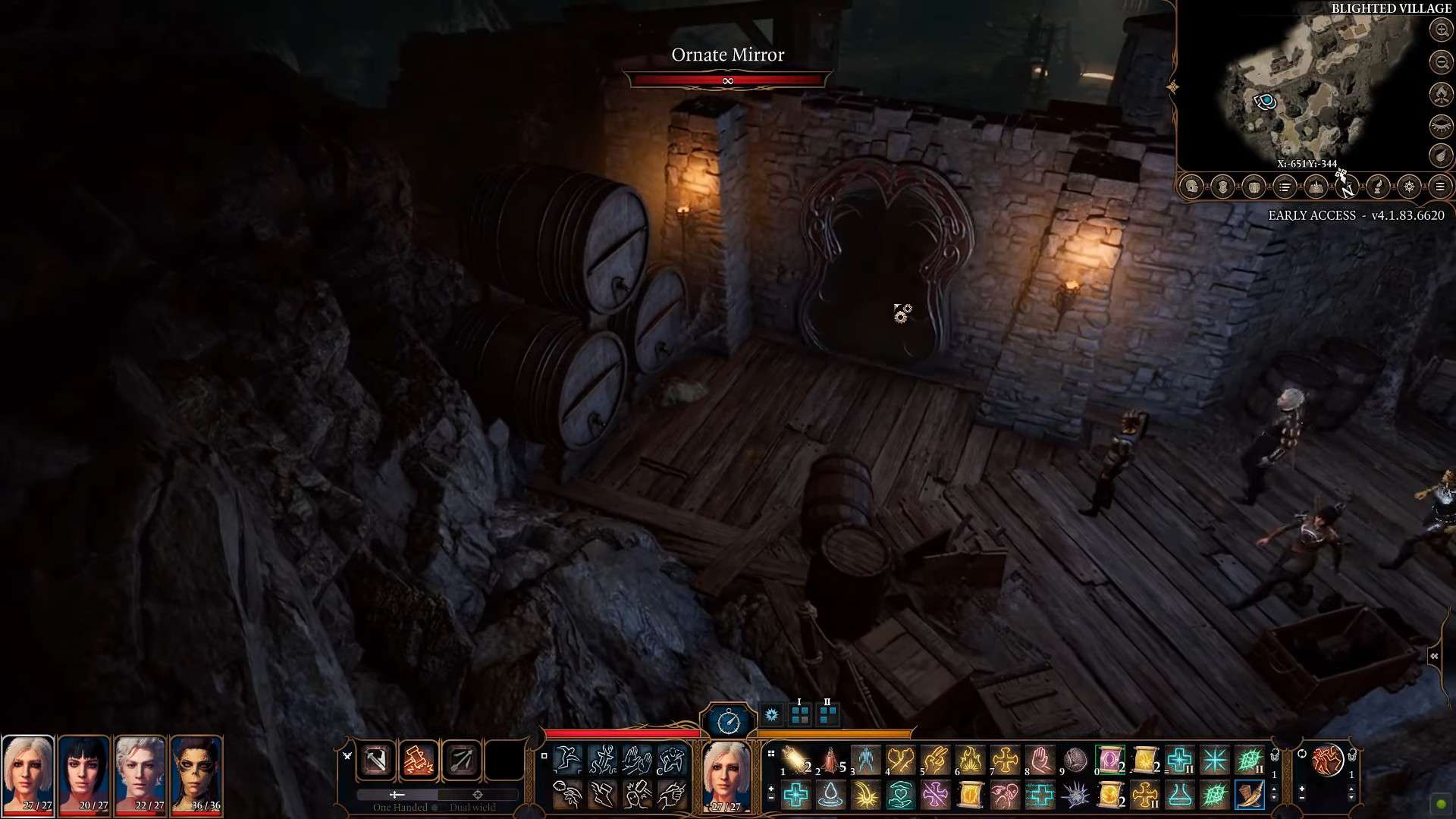Screen dimensions: 1456x819
Task: Switch to hotbar preset II
Action: 827,714
